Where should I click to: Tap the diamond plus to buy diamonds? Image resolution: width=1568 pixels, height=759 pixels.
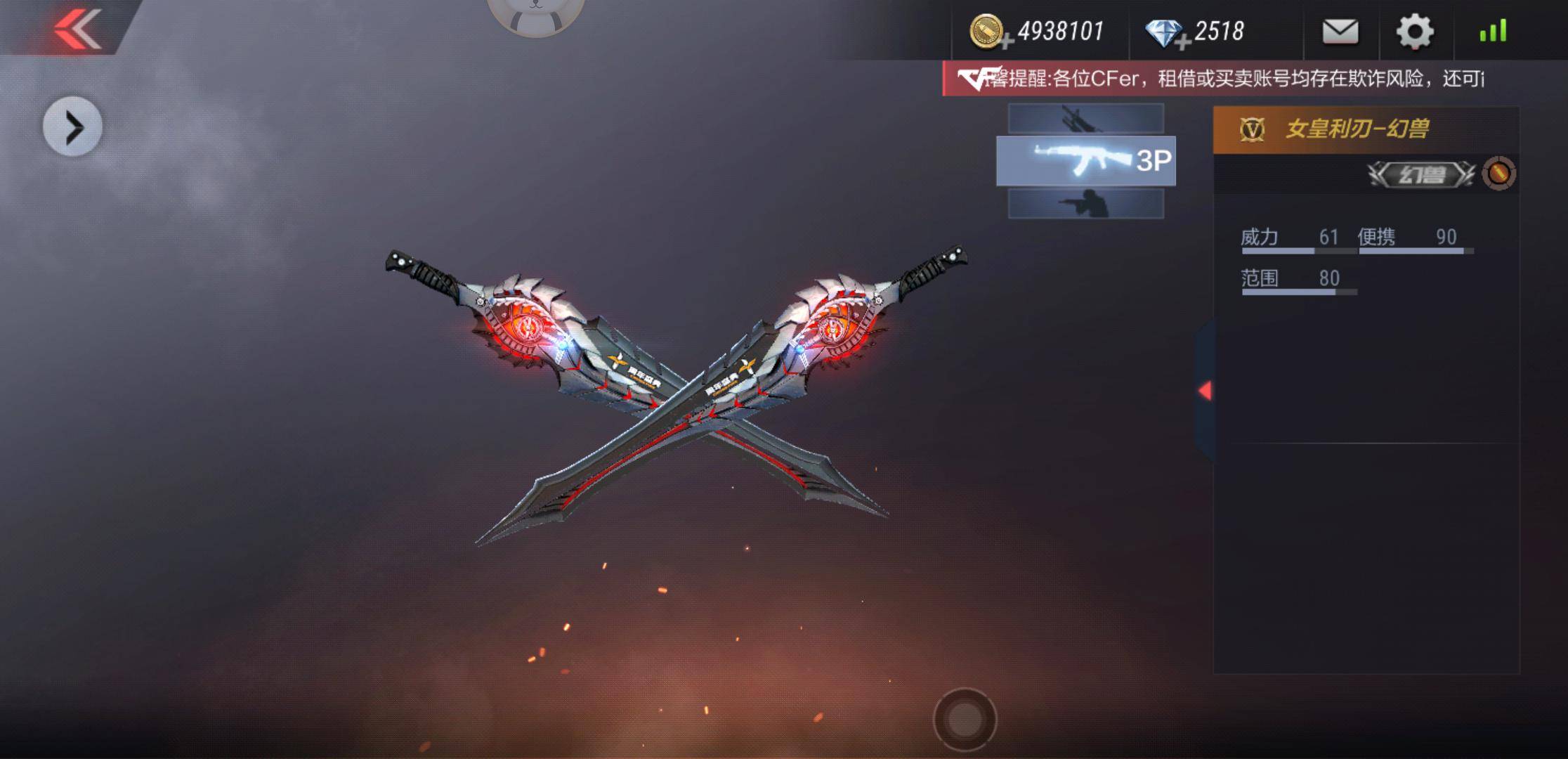(1182, 39)
